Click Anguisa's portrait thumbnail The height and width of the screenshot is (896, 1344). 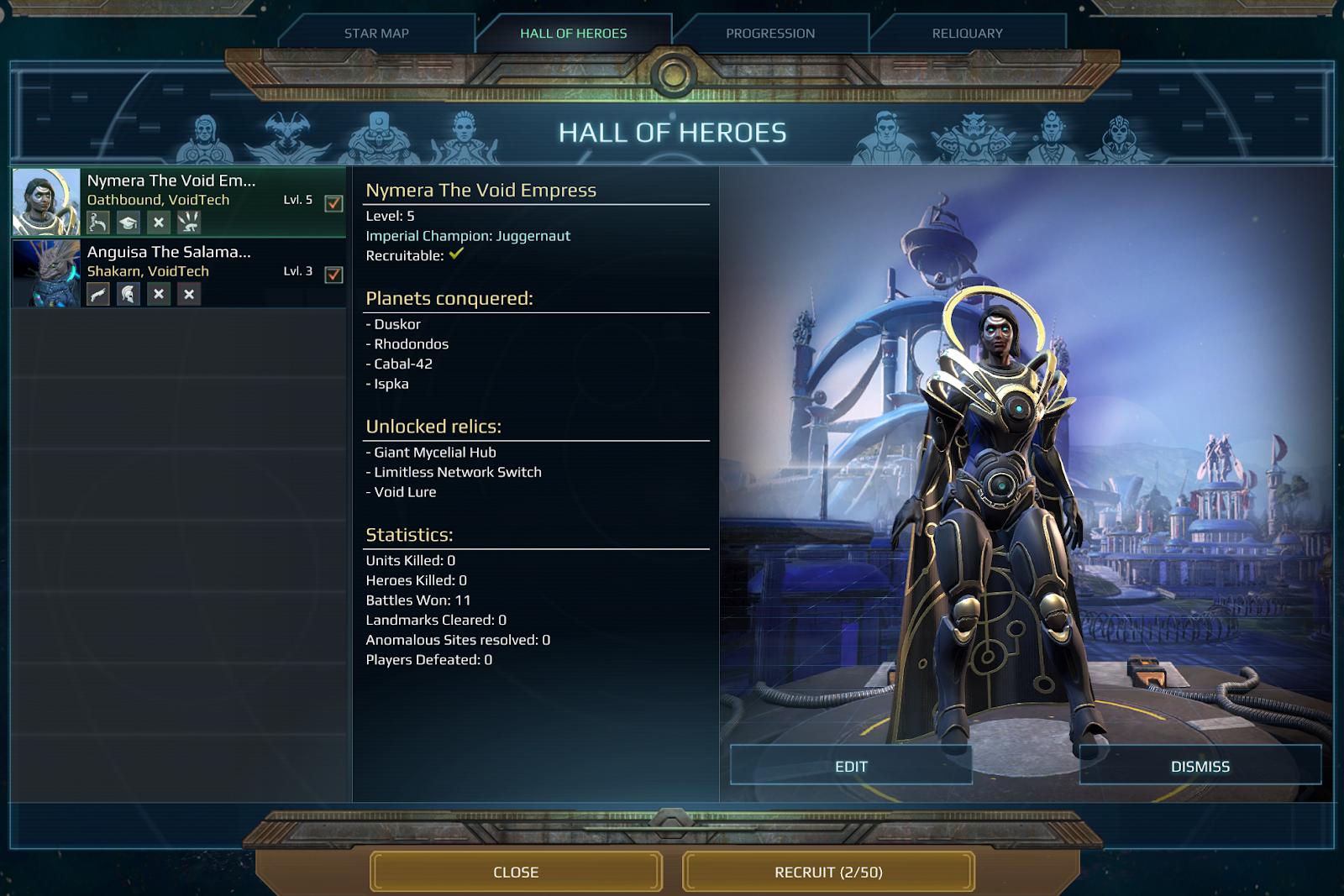46,274
